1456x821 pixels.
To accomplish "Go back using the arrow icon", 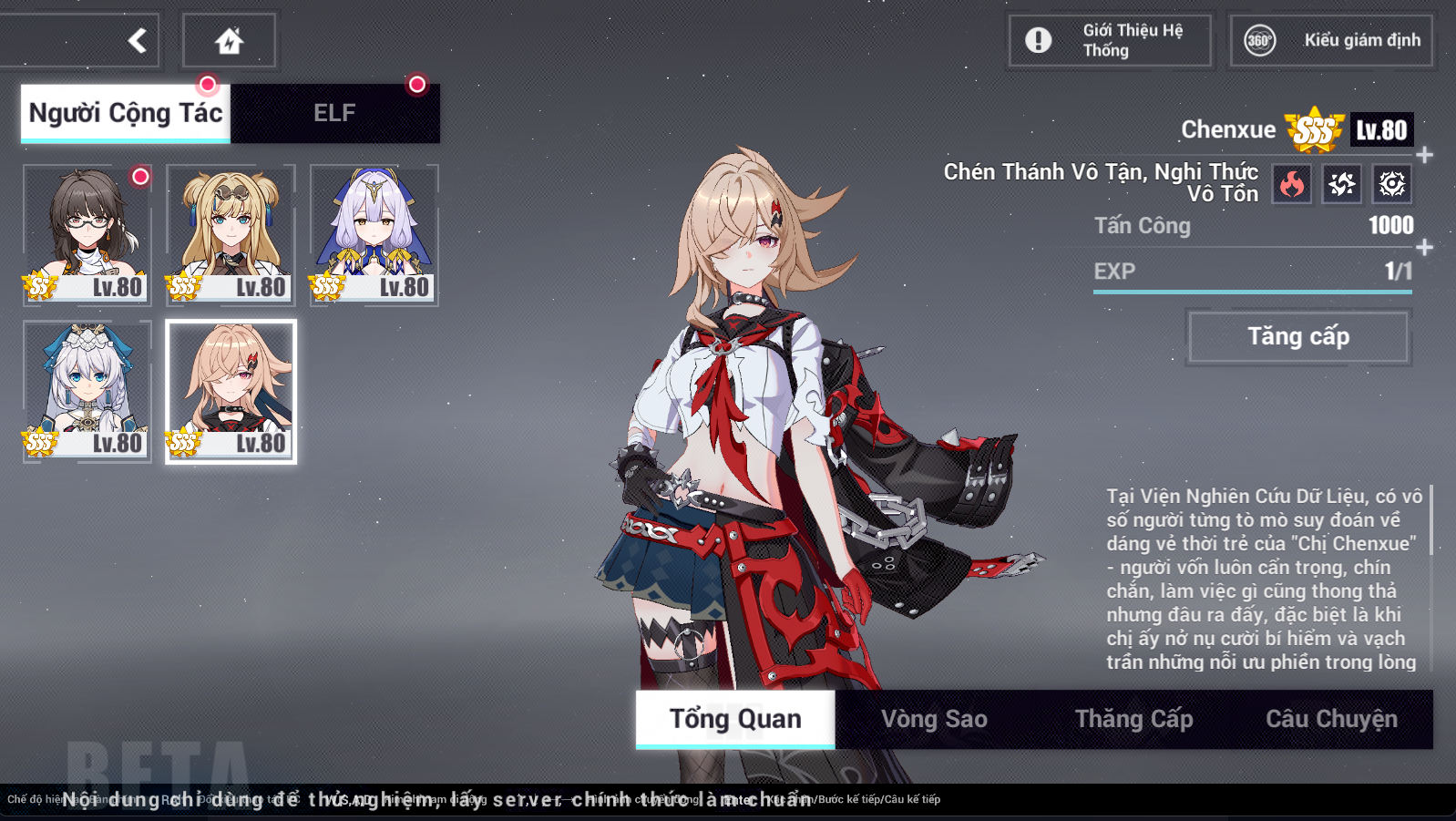I will point(137,40).
